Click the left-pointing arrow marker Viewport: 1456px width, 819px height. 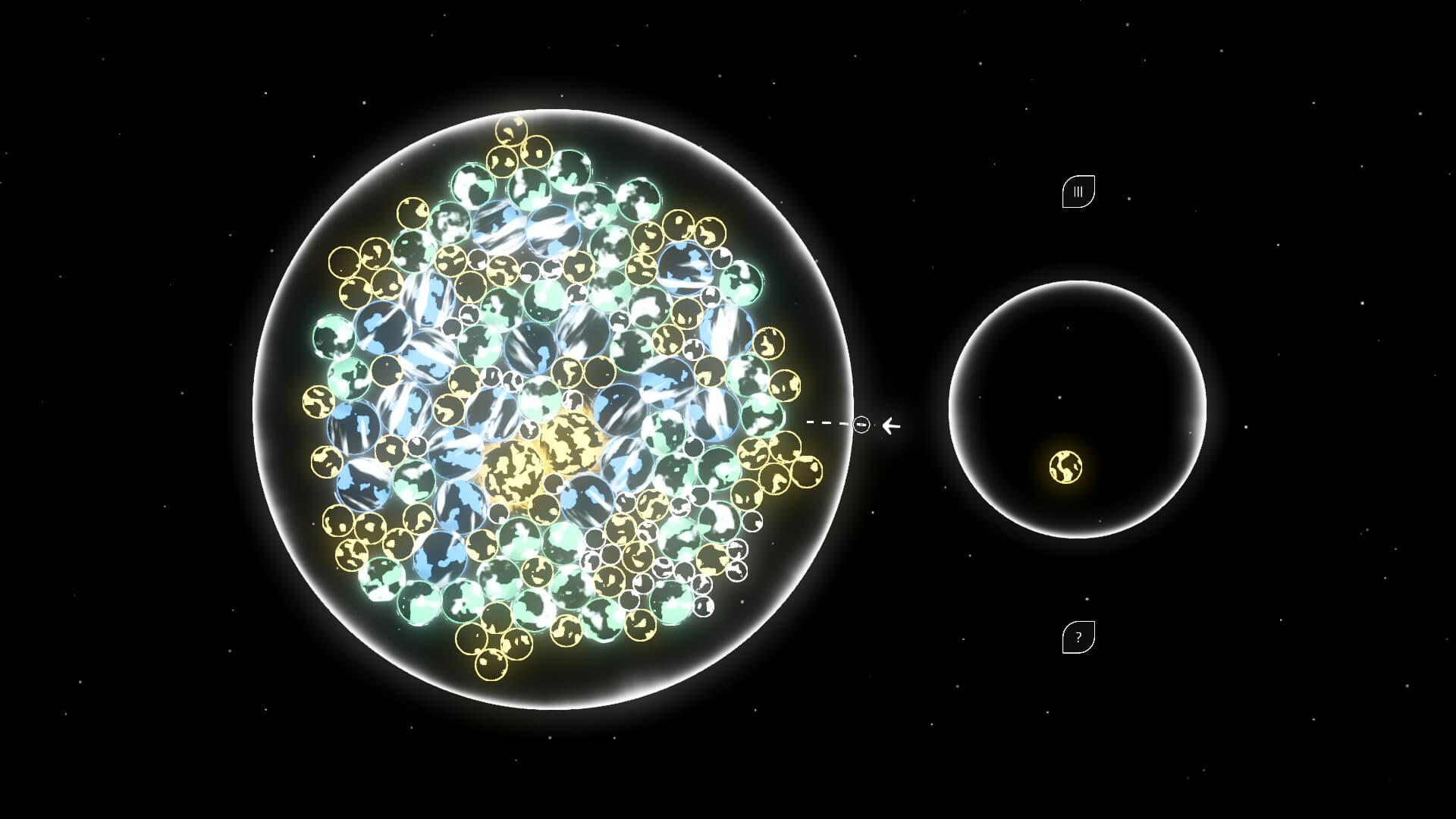890,425
